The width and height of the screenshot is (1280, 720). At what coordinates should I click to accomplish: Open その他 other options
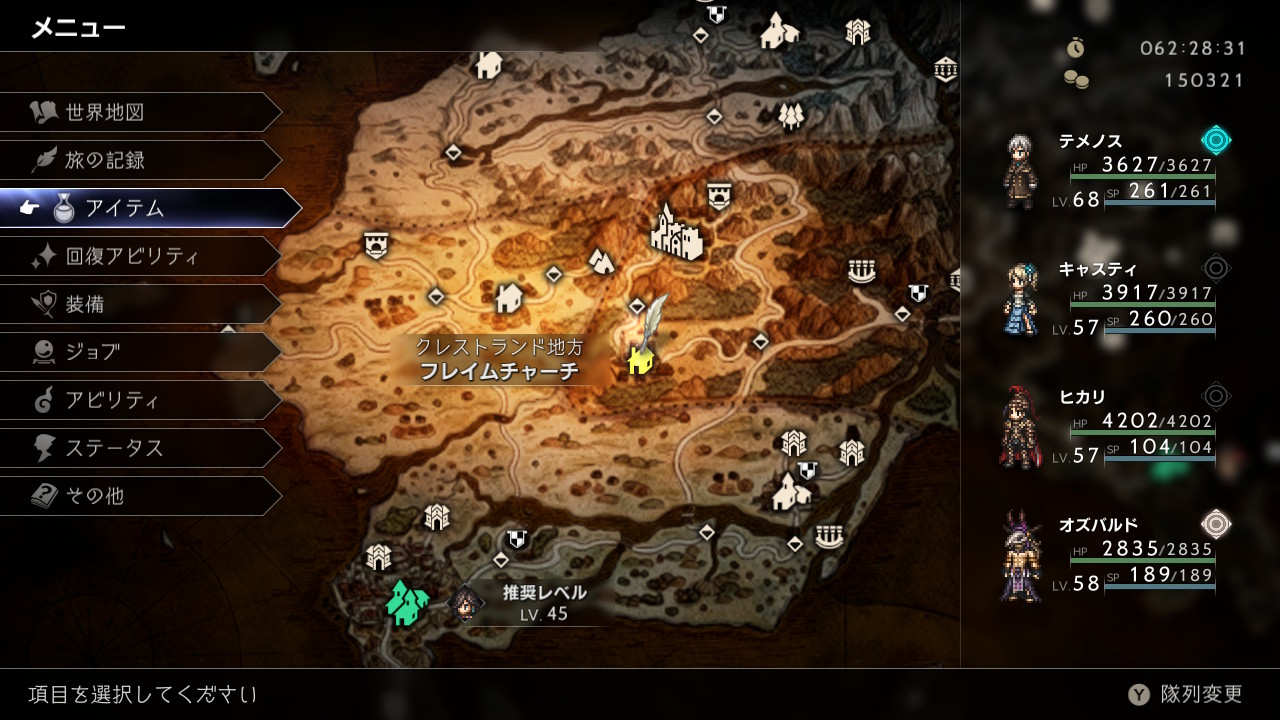click(x=140, y=496)
